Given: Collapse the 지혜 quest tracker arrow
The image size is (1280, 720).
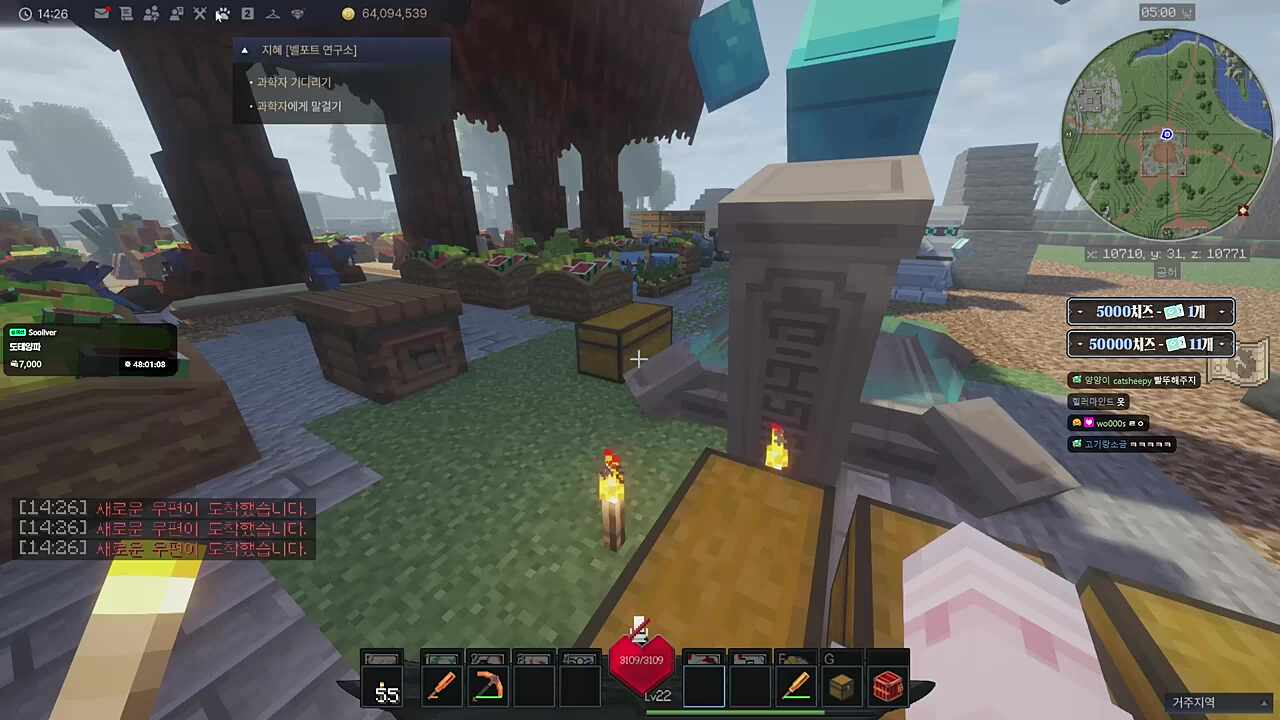Looking at the screenshot, I should coord(245,50).
